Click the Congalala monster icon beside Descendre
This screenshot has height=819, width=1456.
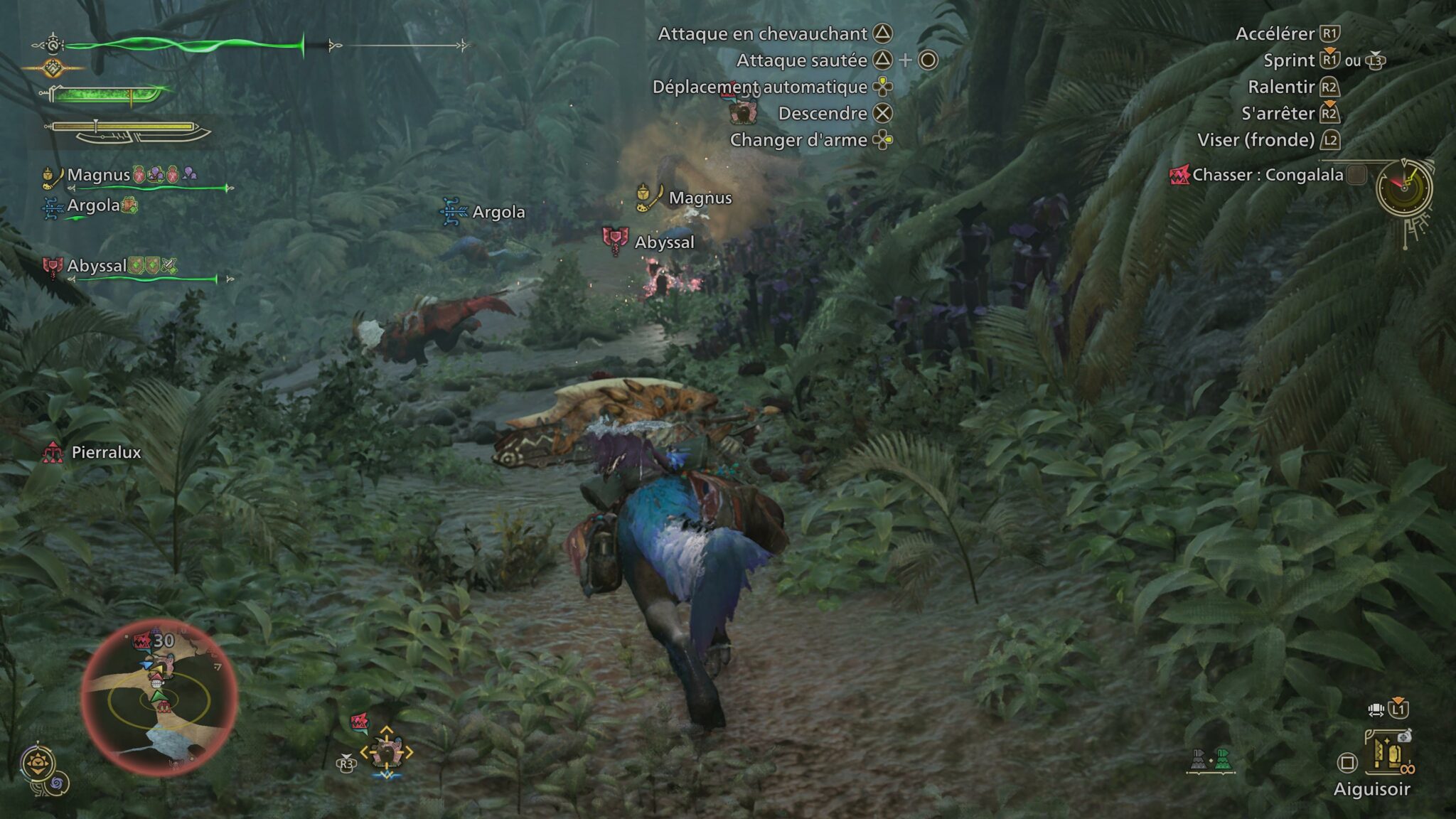tap(743, 112)
